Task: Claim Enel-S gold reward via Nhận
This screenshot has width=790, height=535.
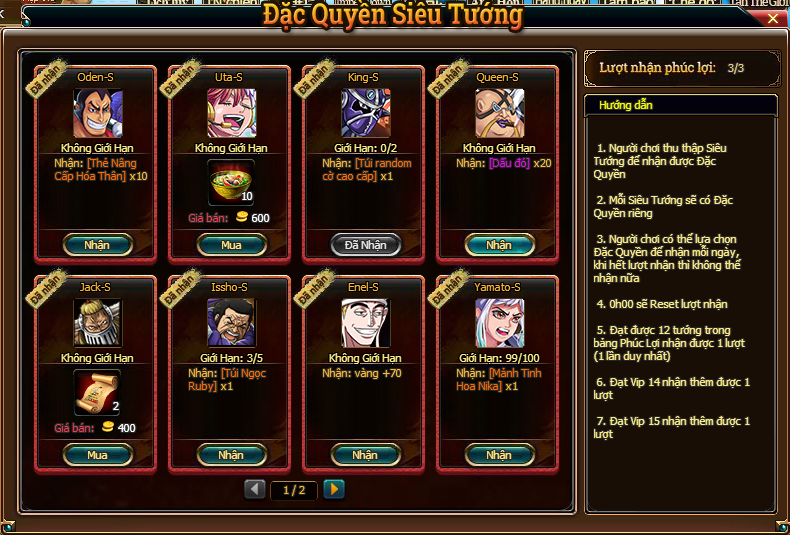Action: tap(365, 455)
